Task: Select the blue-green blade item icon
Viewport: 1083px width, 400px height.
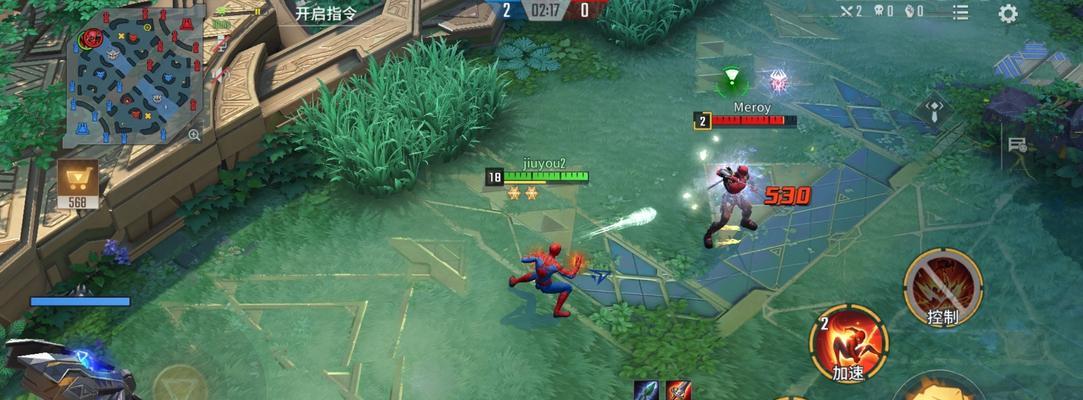Action: 648,390
